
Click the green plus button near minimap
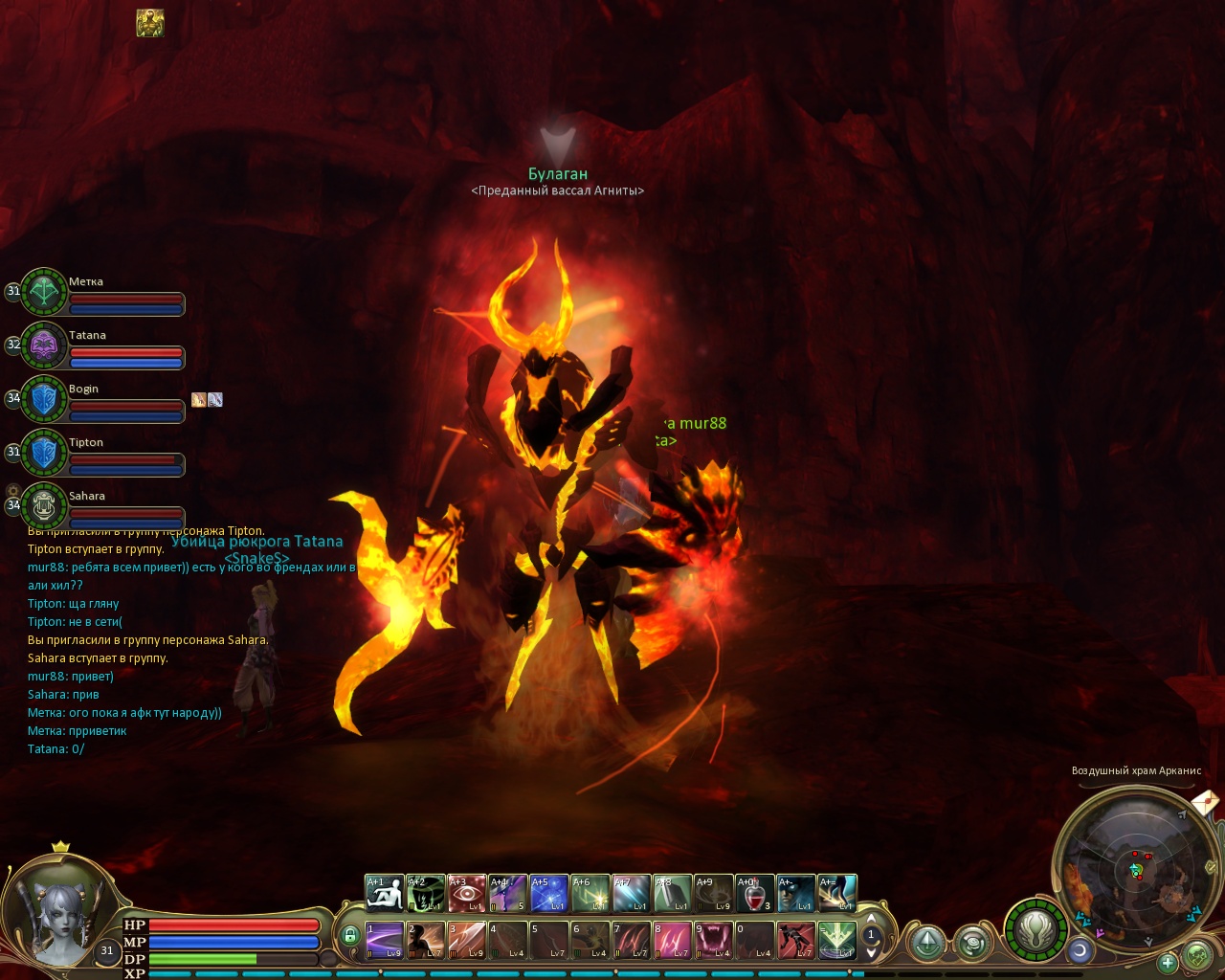click(1167, 963)
